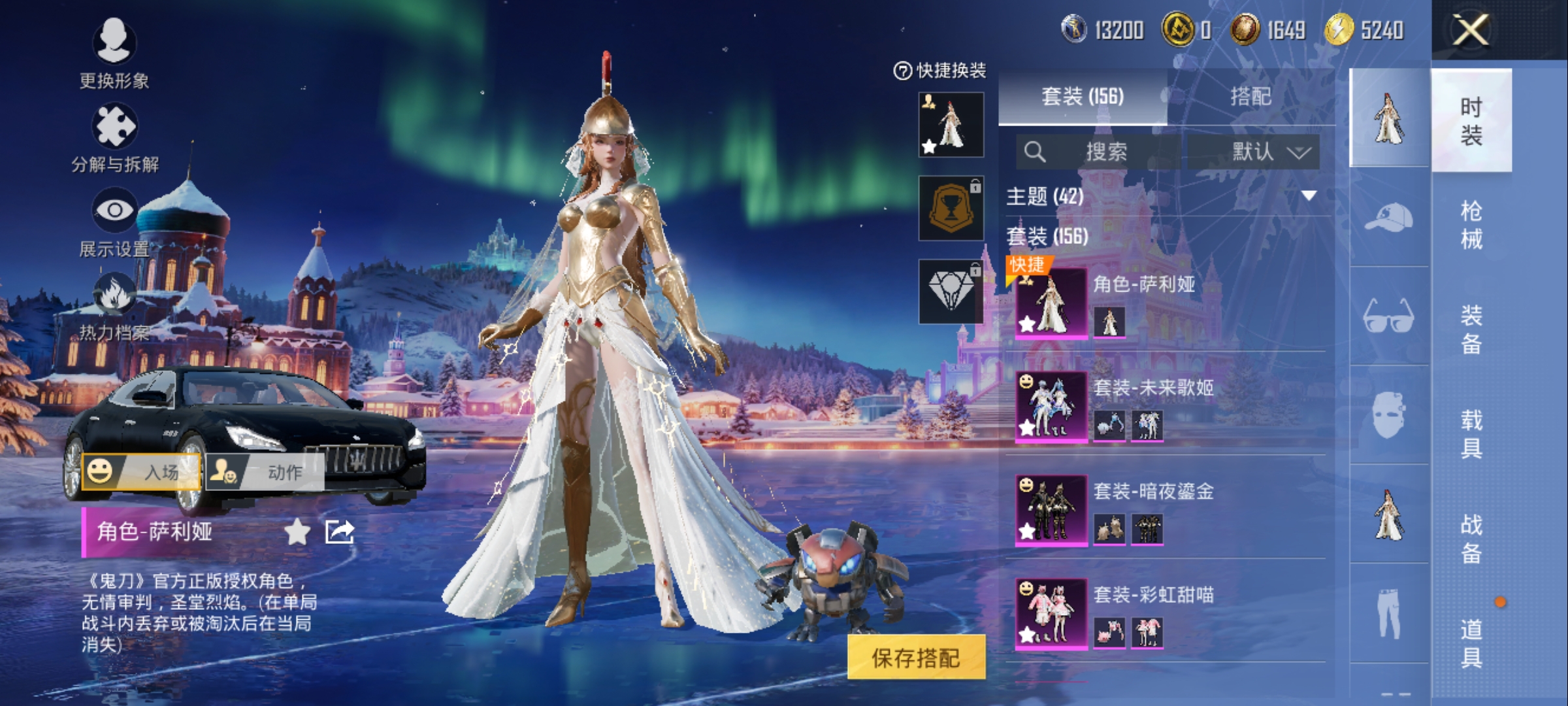Close the wardrobe screen with the X

[x=1470, y=30]
